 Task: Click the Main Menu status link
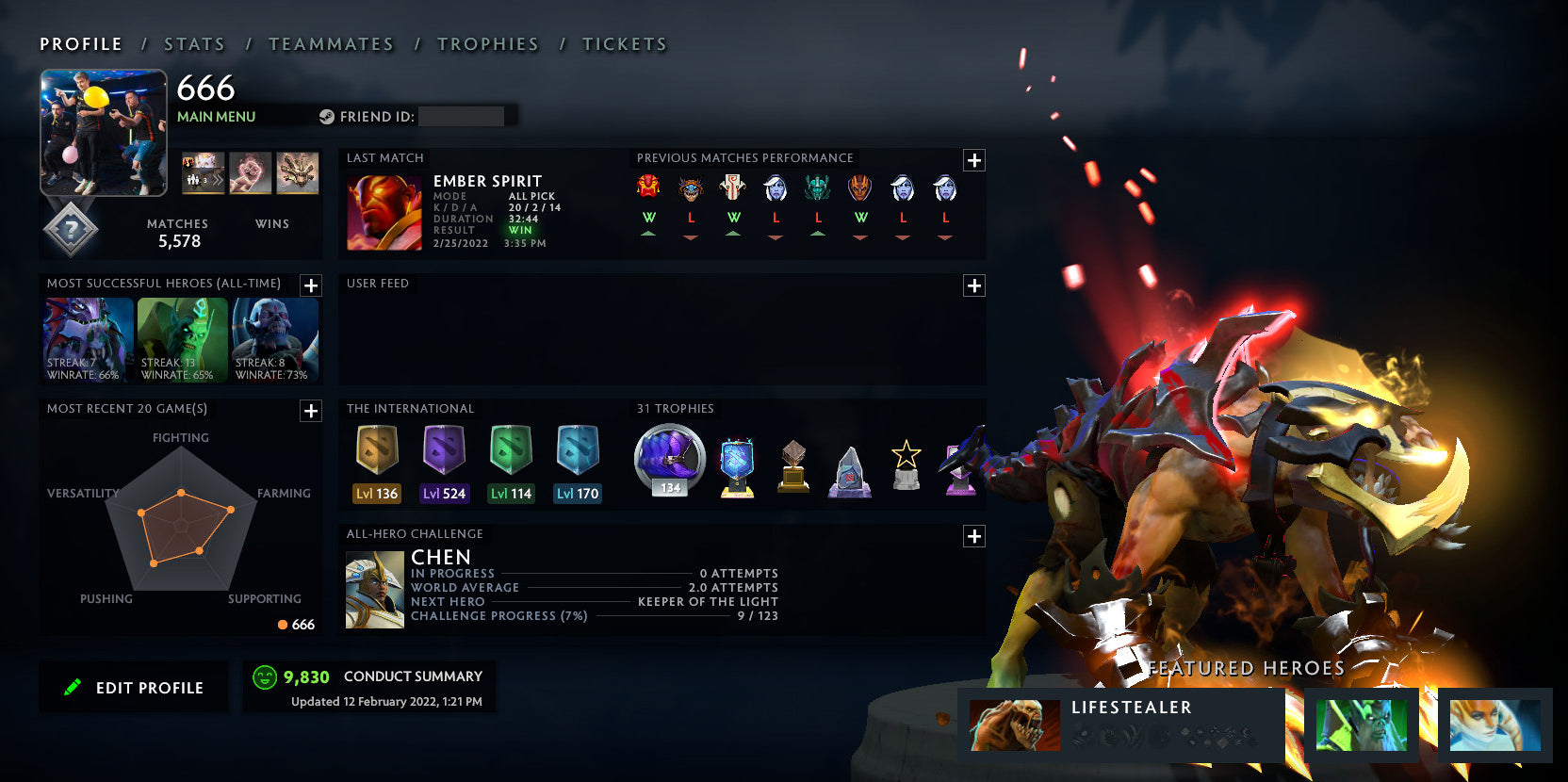pyautogui.click(x=216, y=117)
